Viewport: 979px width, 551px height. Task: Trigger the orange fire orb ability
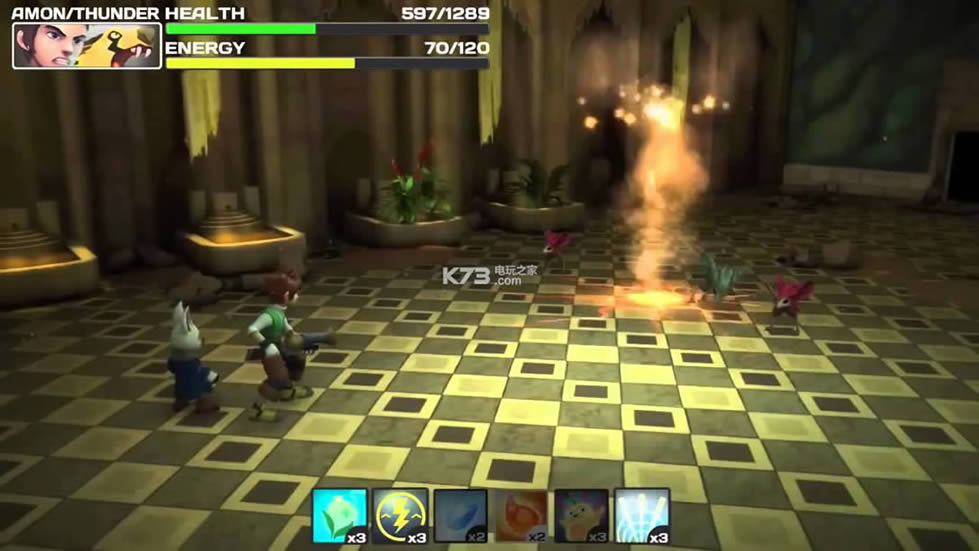(x=521, y=514)
